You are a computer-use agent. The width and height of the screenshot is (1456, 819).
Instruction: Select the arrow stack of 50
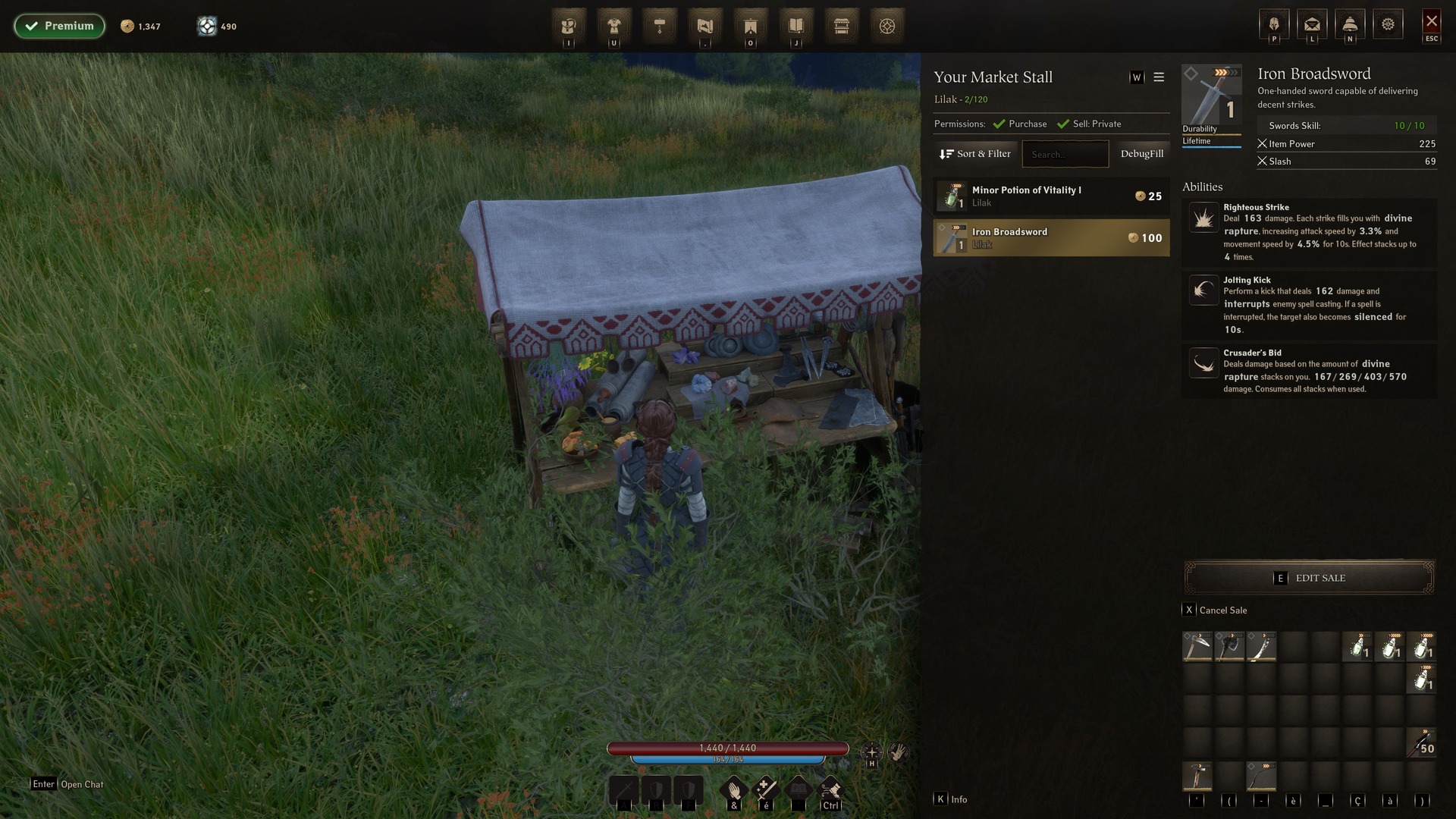click(1421, 743)
